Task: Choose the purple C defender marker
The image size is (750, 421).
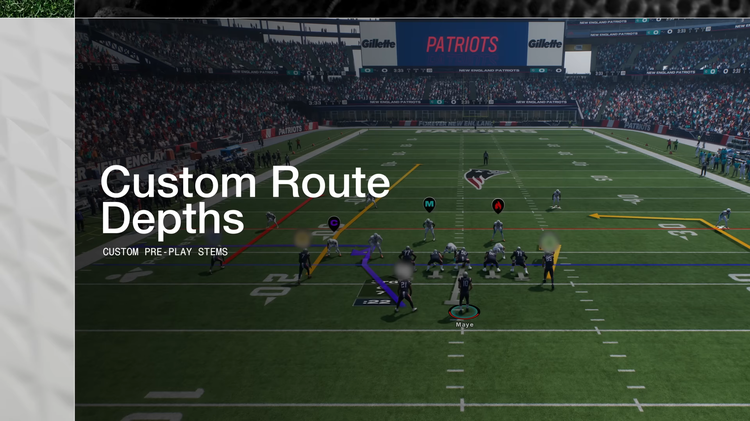Action: click(334, 222)
